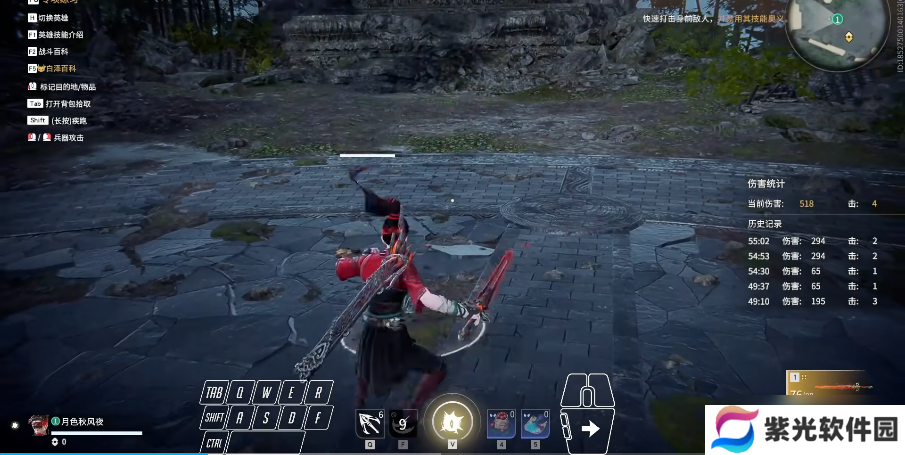
Task: Trigger the glowing golden ultimate ability
Action: 452,421
